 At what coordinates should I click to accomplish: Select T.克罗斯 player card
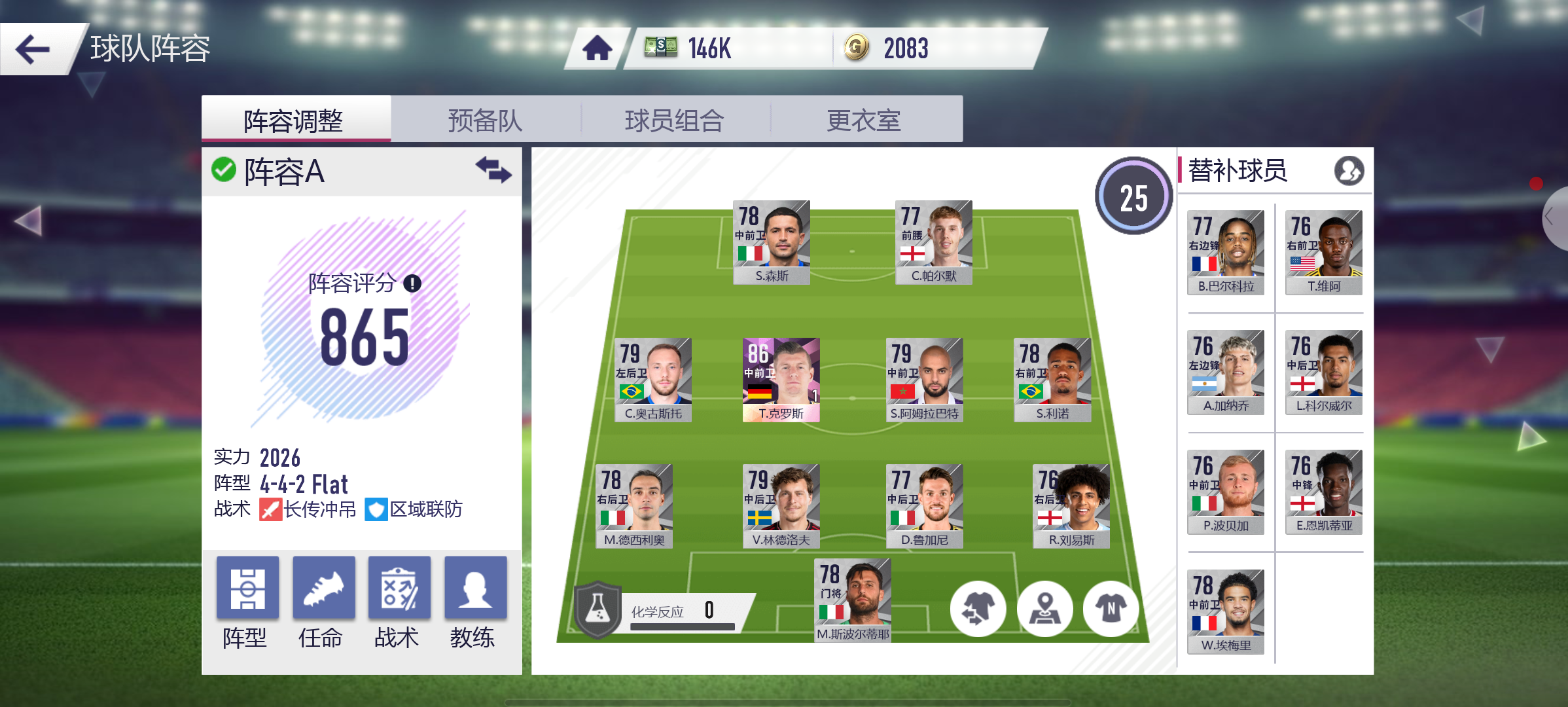[x=781, y=380]
